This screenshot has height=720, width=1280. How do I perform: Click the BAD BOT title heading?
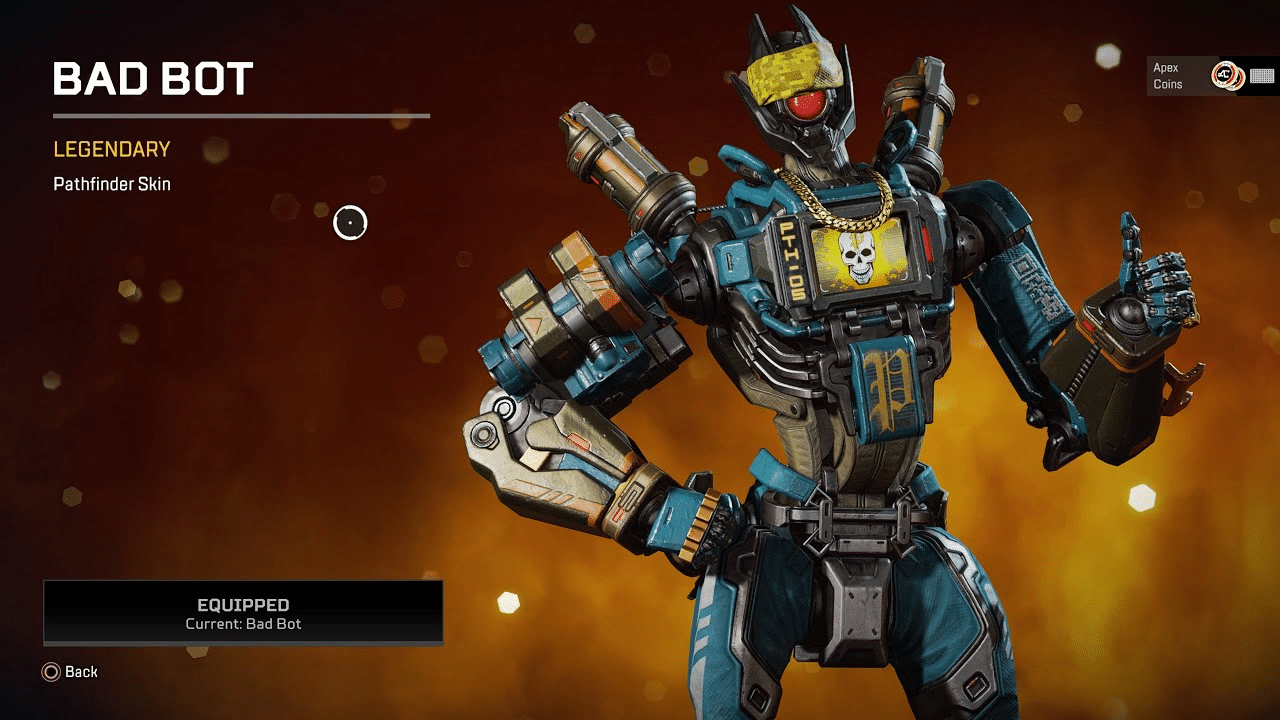(153, 77)
